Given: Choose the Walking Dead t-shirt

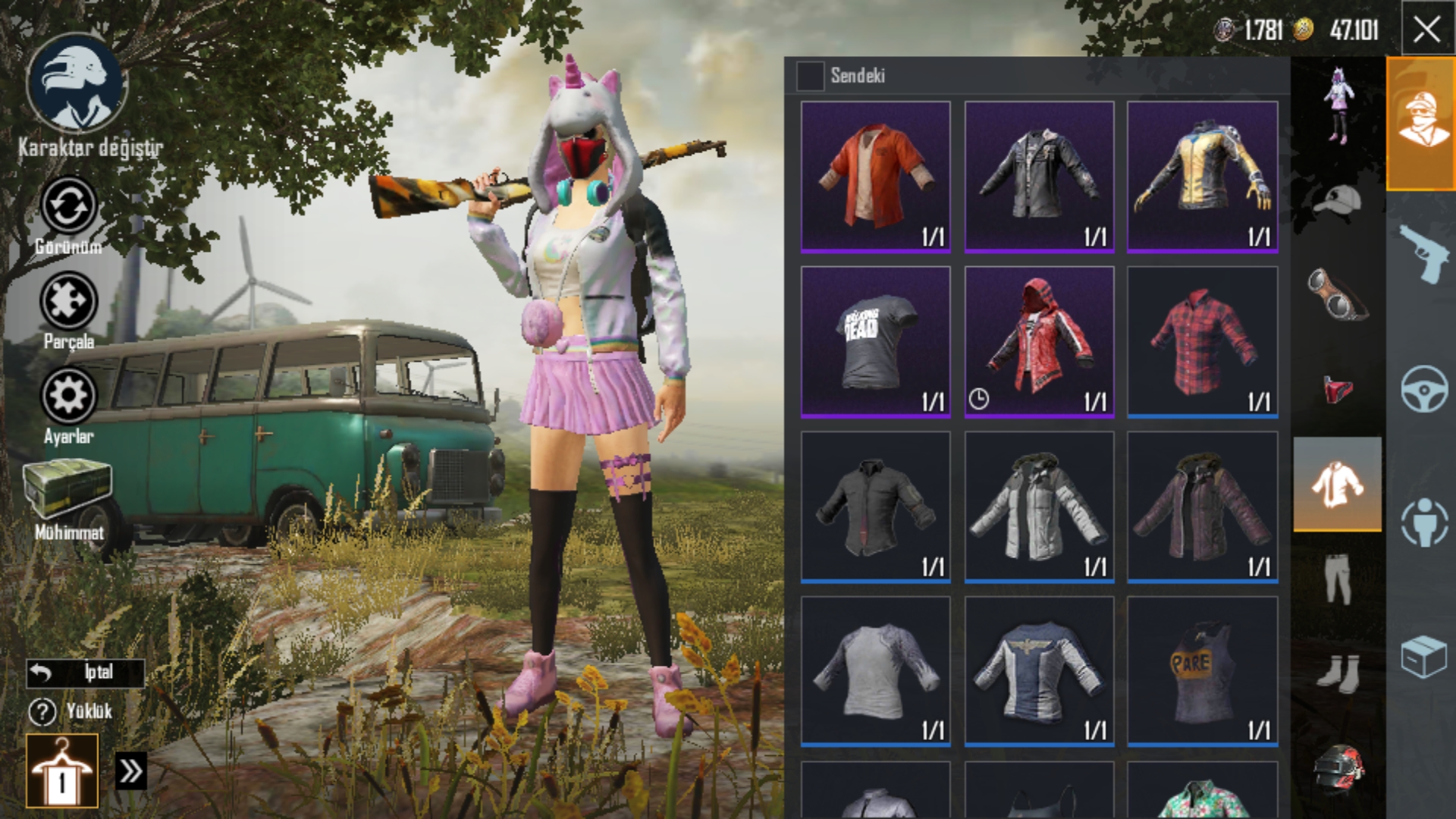Looking at the screenshot, I should (x=875, y=341).
